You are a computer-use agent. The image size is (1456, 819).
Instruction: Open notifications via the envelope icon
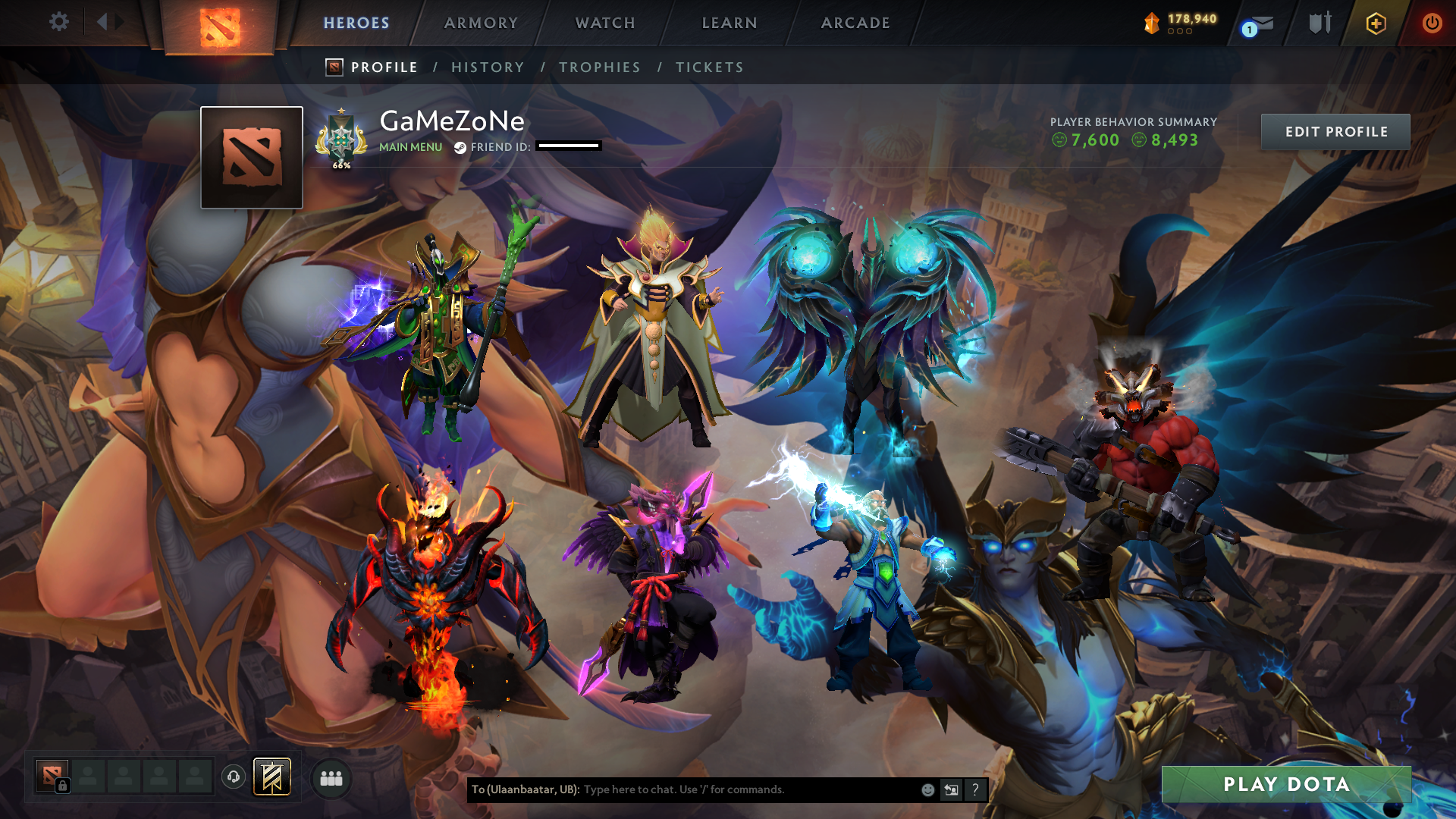click(1261, 23)
